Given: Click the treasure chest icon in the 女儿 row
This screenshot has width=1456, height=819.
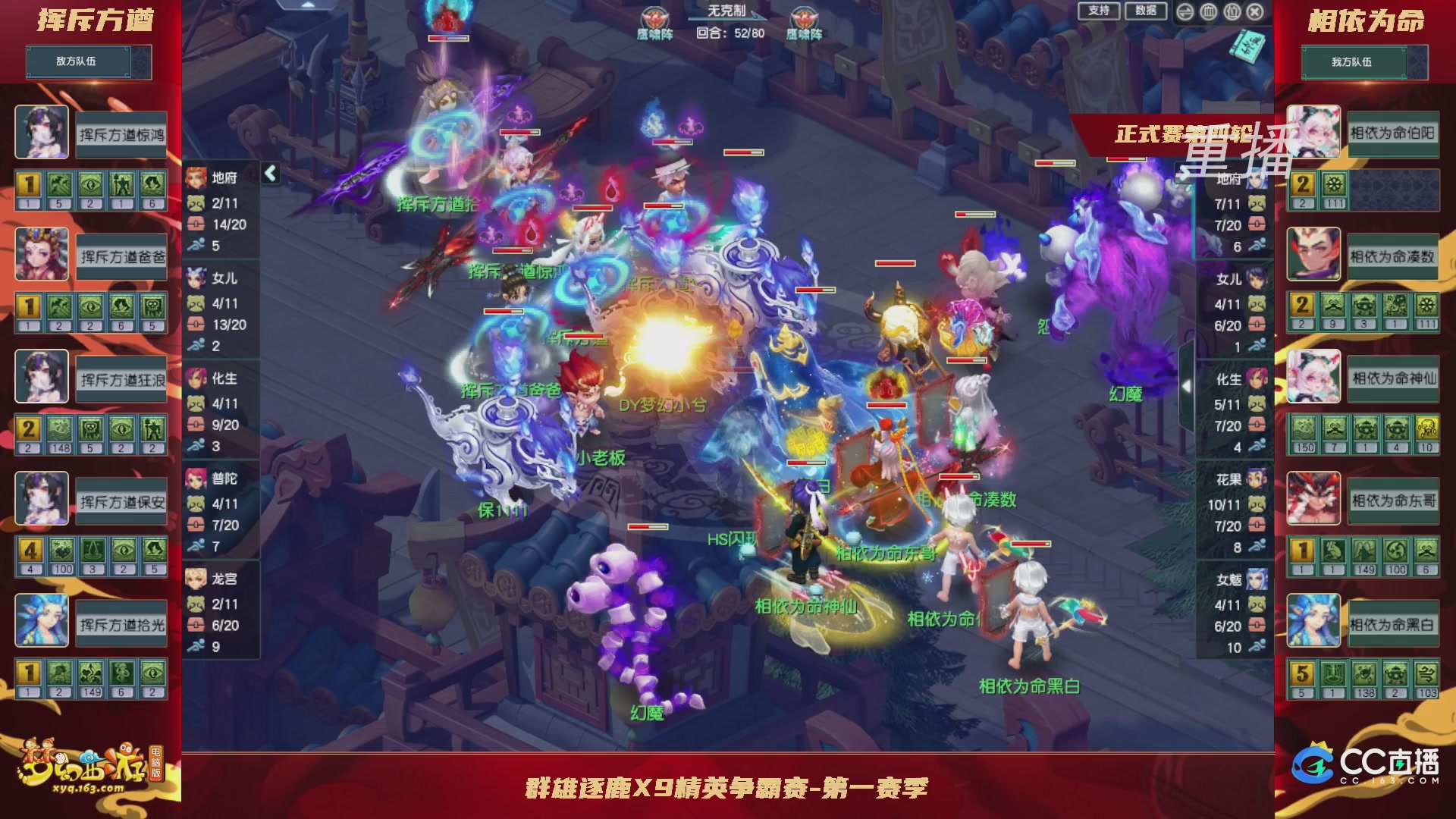Looking at the screenshot, I should pos(196,323).
